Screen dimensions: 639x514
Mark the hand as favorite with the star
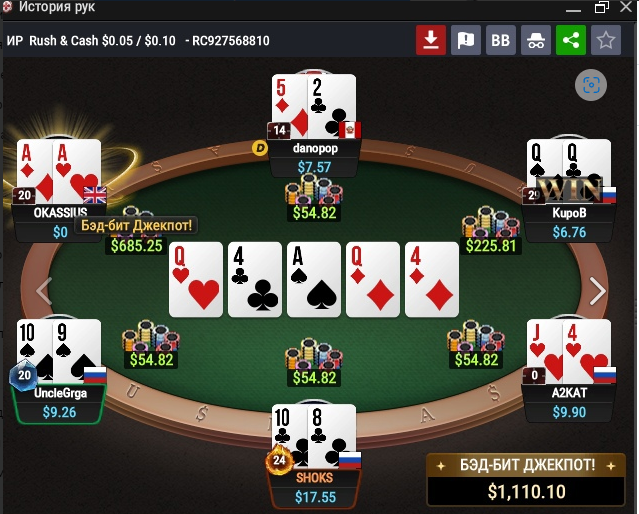pos(605,41)
